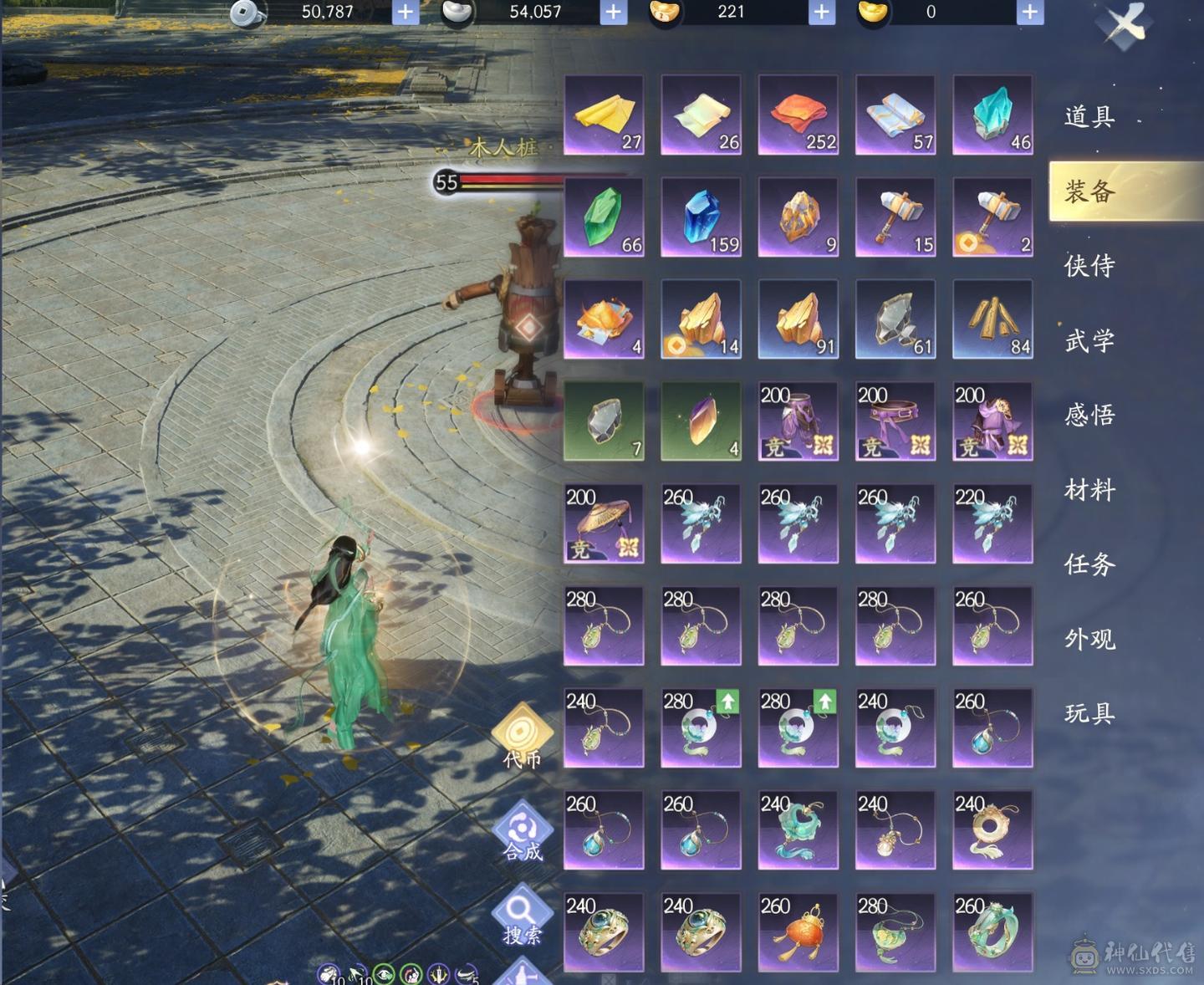Pick the level 200 straw hat
The width and height of the screenshot is (1204, 985).
click(604, 523)
